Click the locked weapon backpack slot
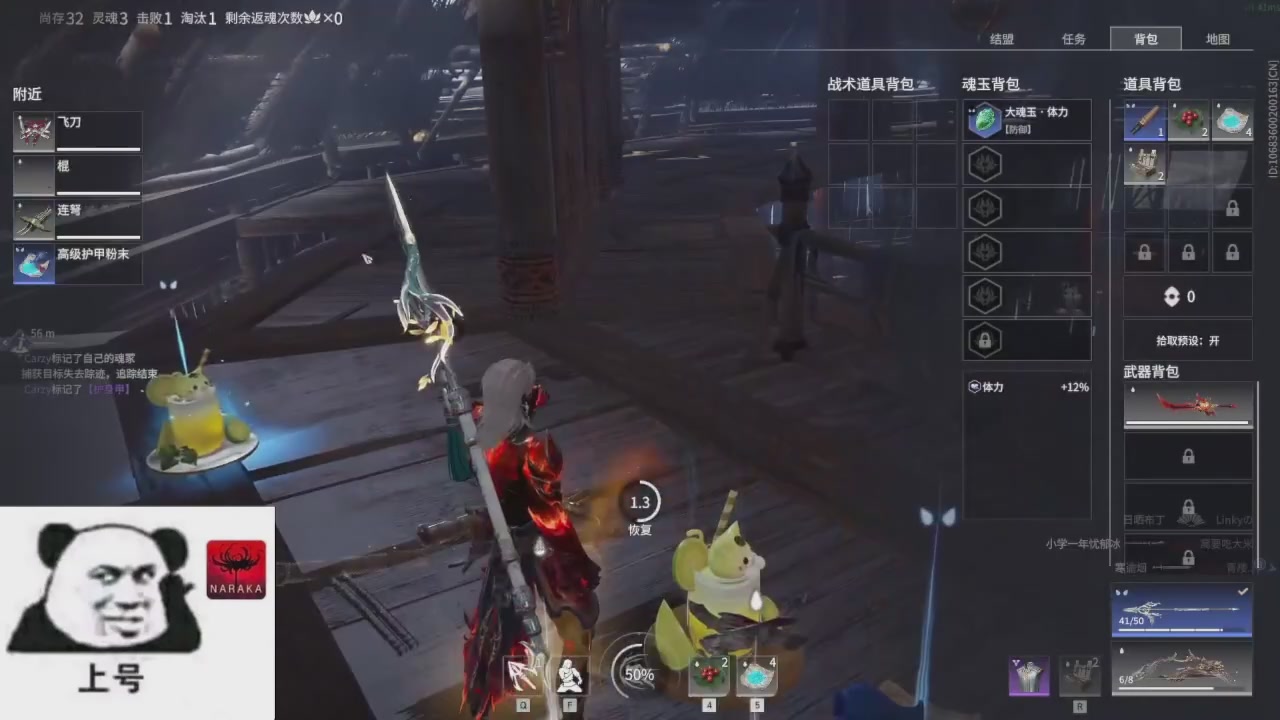The height and width of the screenshot is (720, 1280). (x=1188, y=456)
